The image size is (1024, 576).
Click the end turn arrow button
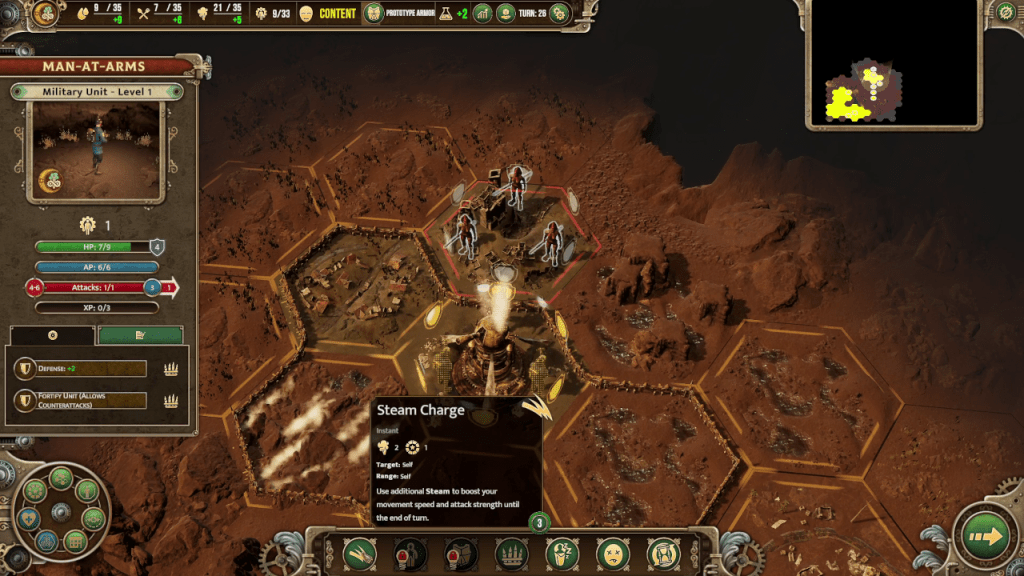984,537
